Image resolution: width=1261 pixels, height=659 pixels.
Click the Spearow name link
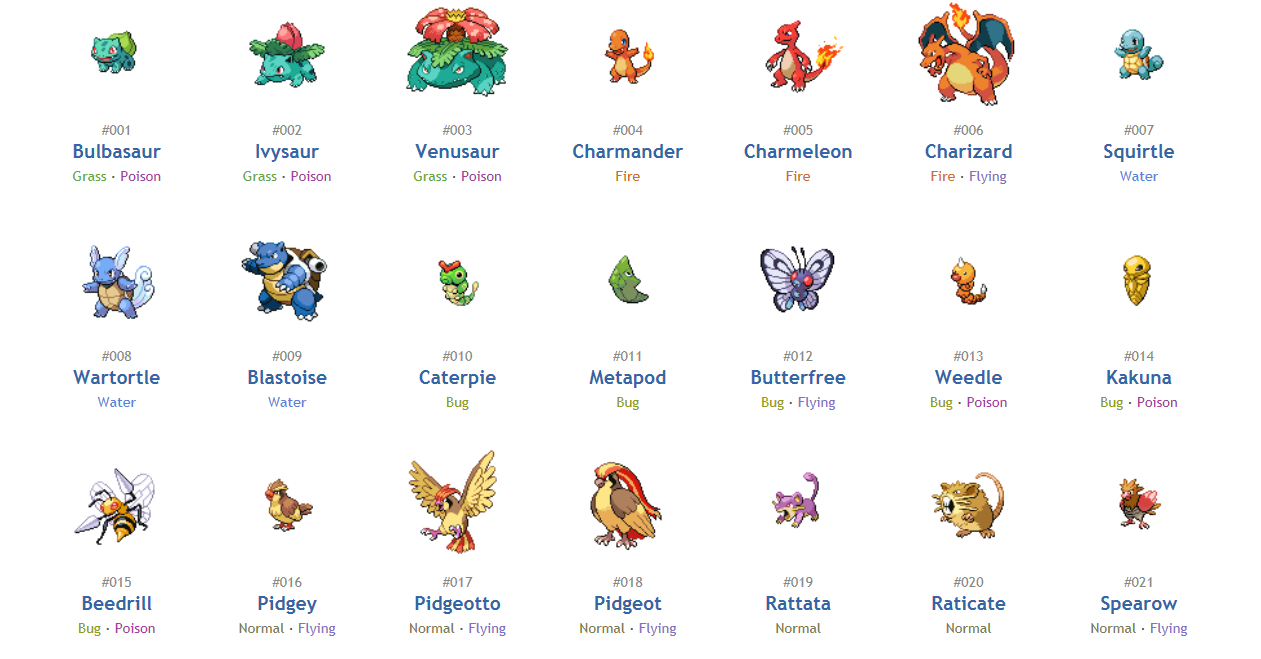click(1138, 604)
